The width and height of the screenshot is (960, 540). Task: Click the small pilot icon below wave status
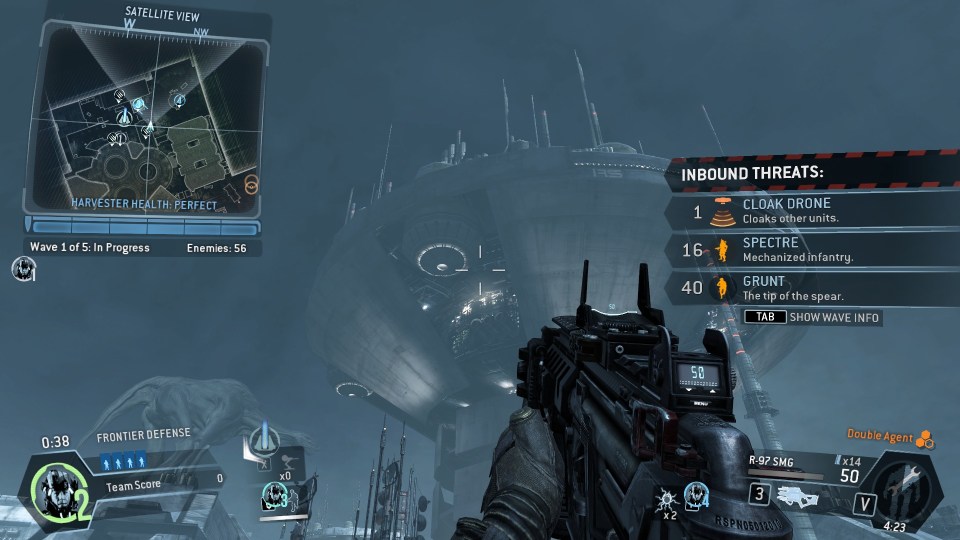click(24, 267)
